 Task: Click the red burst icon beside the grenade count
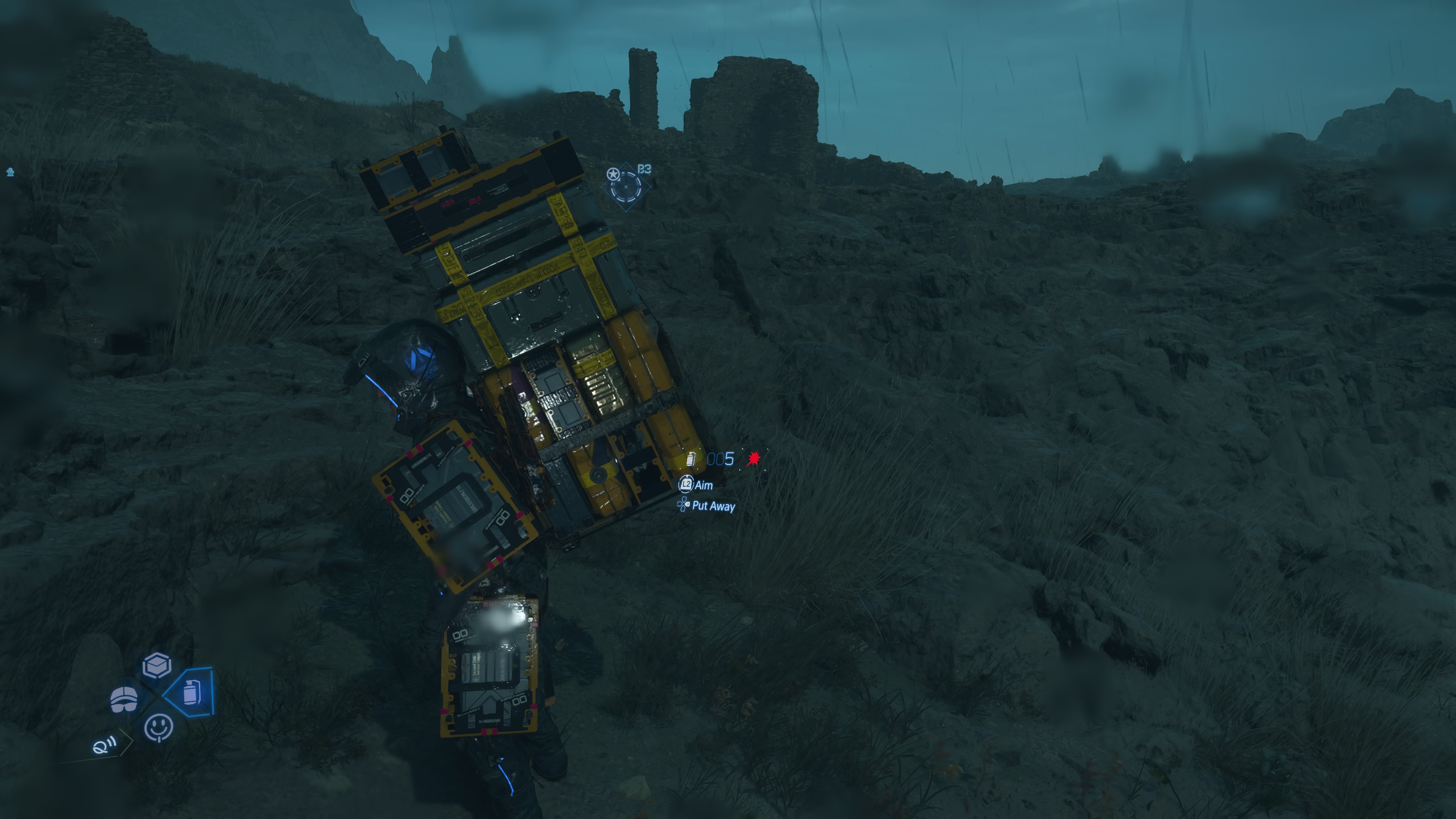click(x=753, y=459)
